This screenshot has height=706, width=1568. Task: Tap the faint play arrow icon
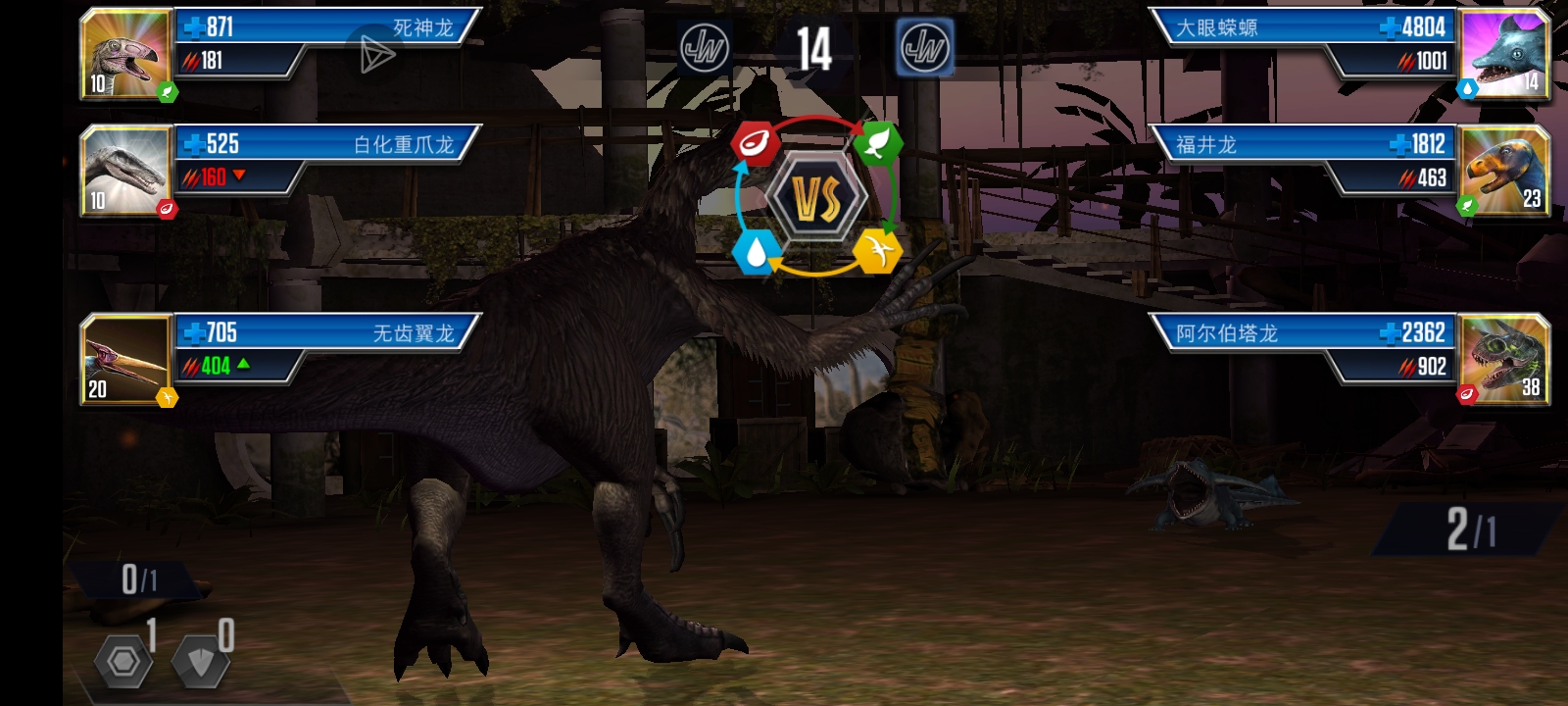tap(375, 54)
